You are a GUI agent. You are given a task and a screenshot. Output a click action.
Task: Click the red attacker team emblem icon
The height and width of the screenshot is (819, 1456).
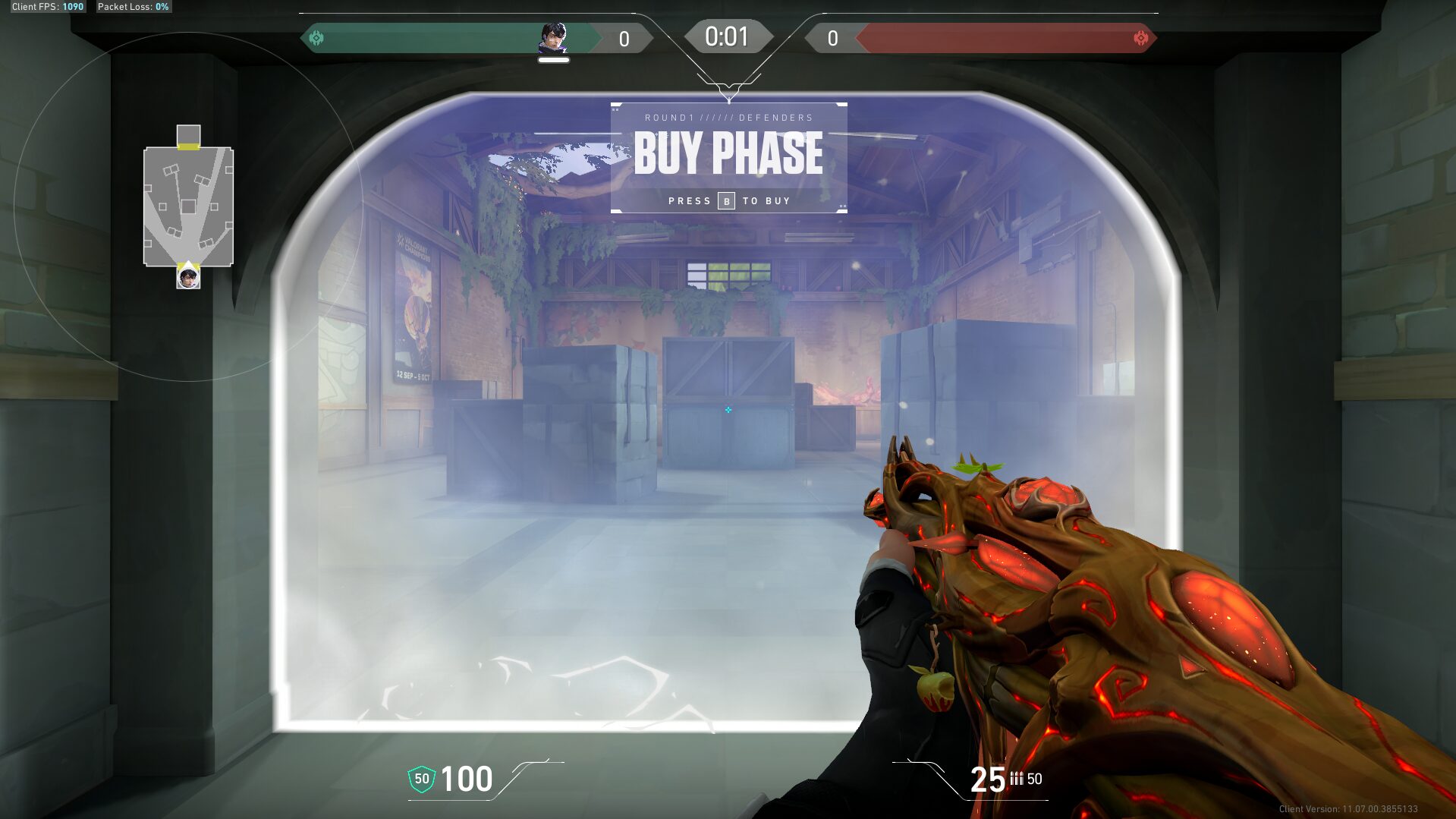1140,38
